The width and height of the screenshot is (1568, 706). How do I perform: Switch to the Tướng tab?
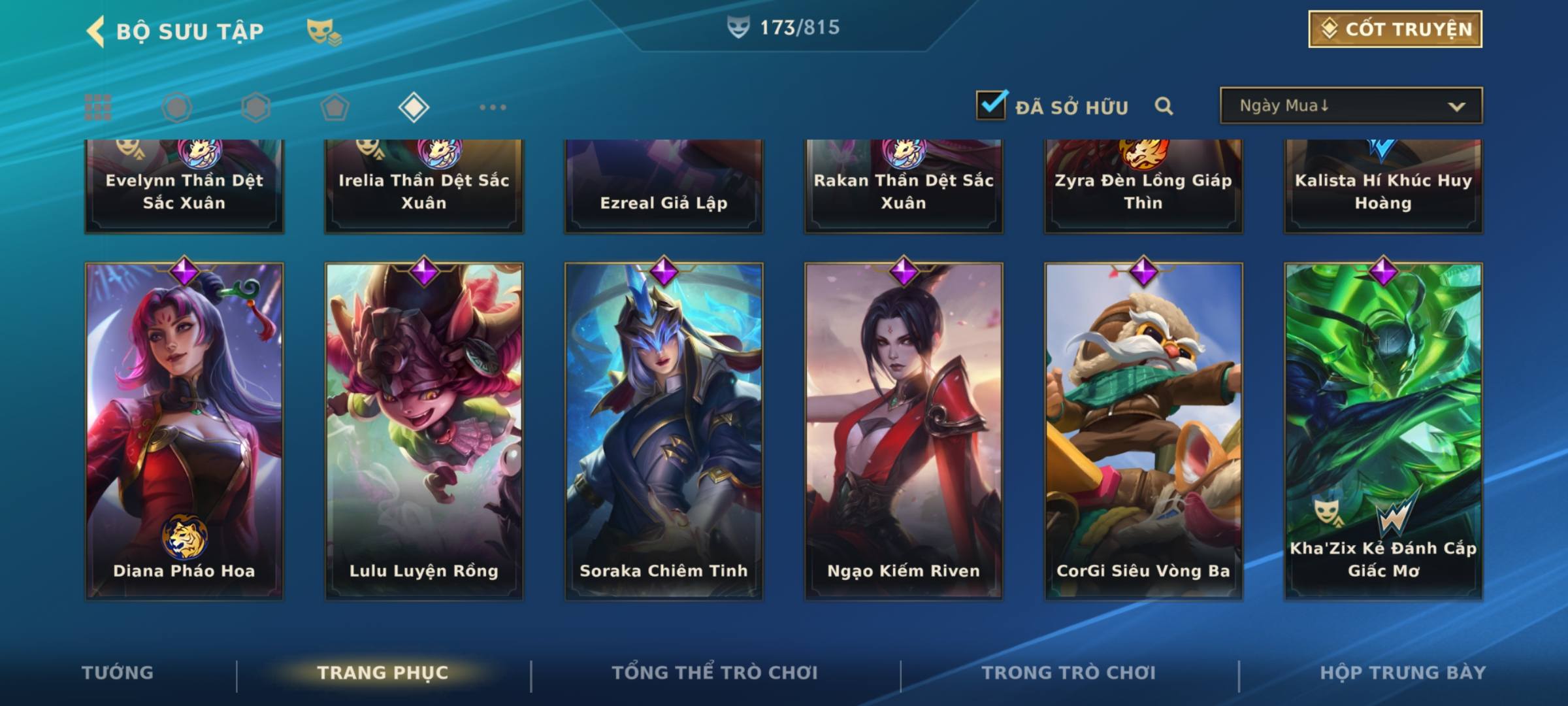click(118, 673)
